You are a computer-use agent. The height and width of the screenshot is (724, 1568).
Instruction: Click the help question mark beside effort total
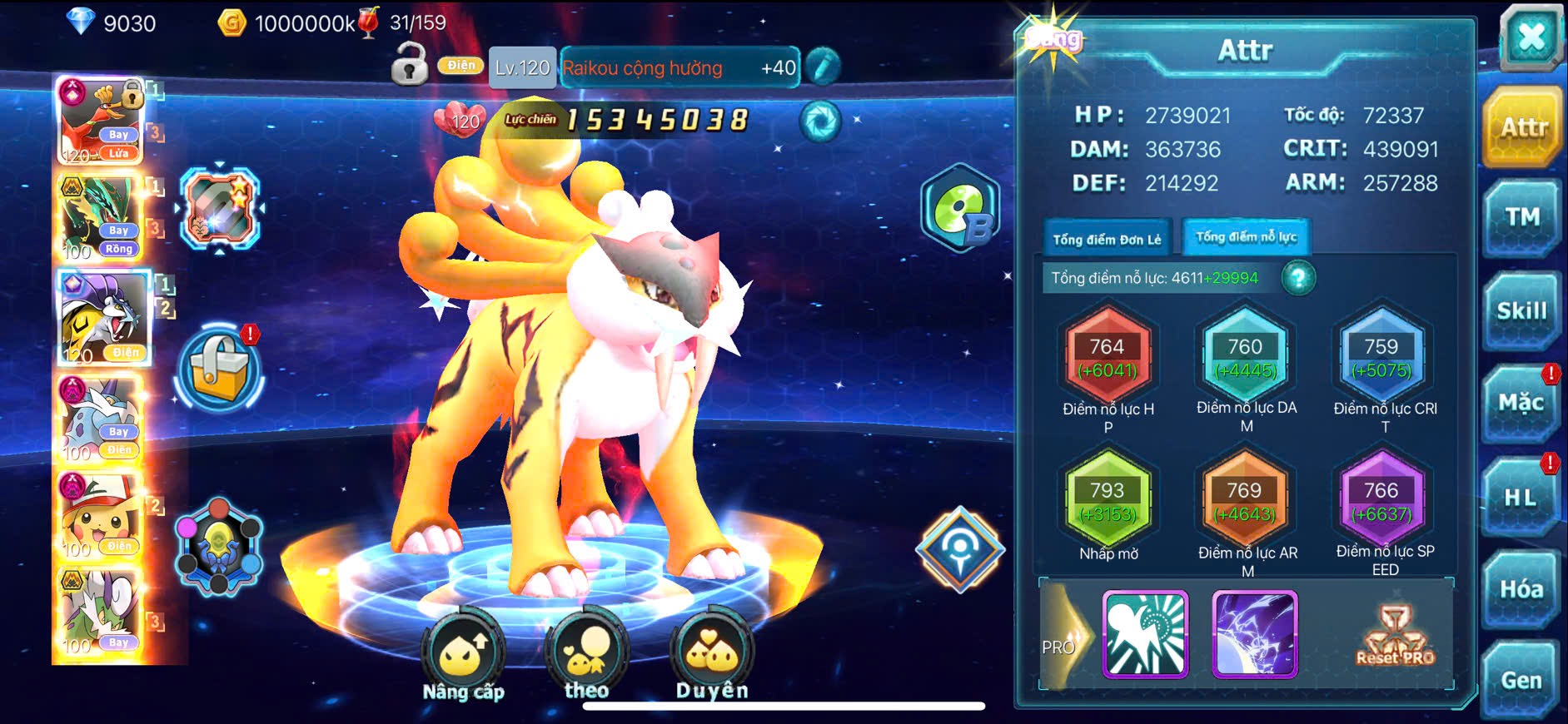(x=1298, y=278)
